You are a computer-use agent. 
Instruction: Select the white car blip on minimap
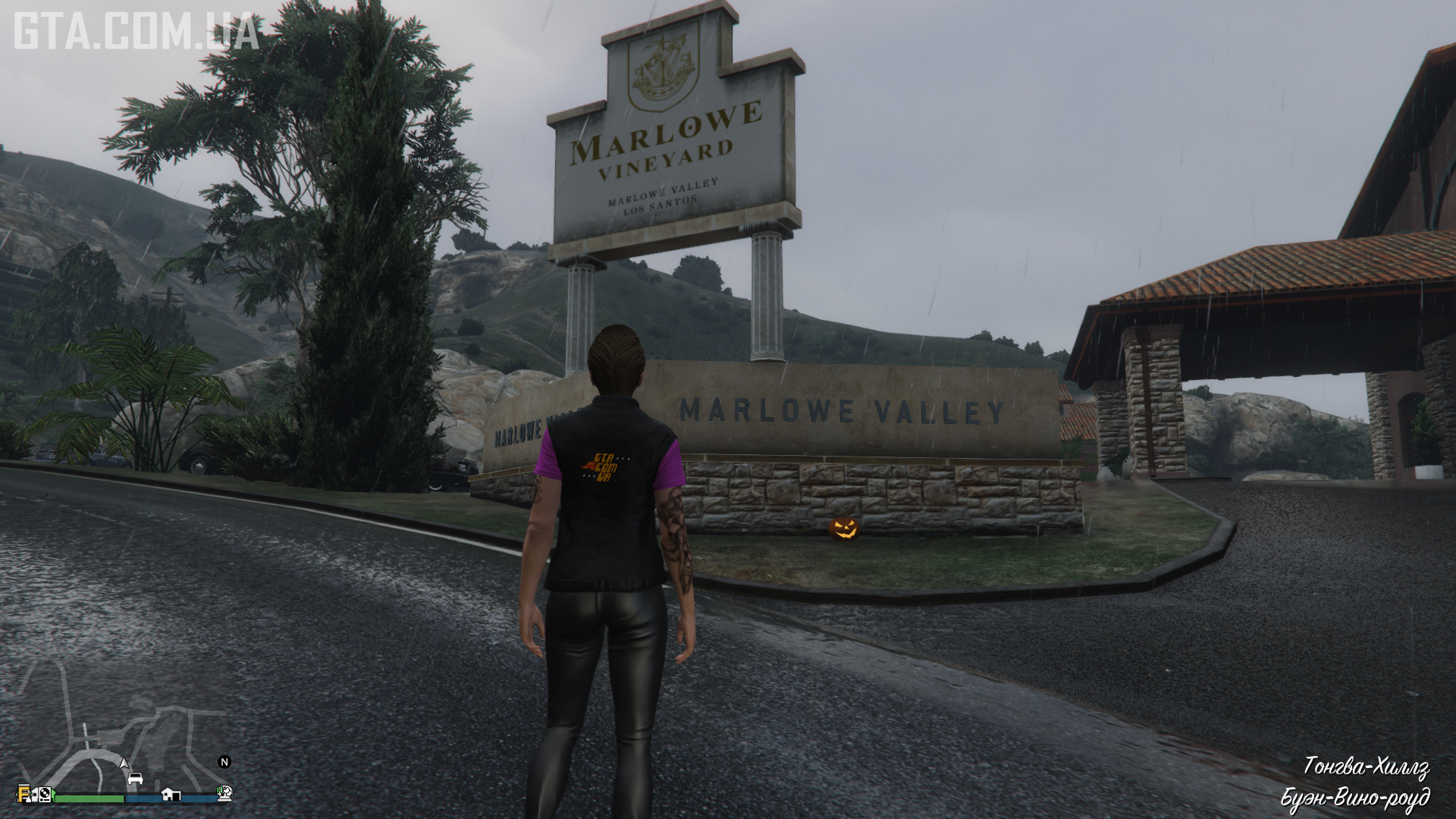pyautogui.click(x=135, y=779)
